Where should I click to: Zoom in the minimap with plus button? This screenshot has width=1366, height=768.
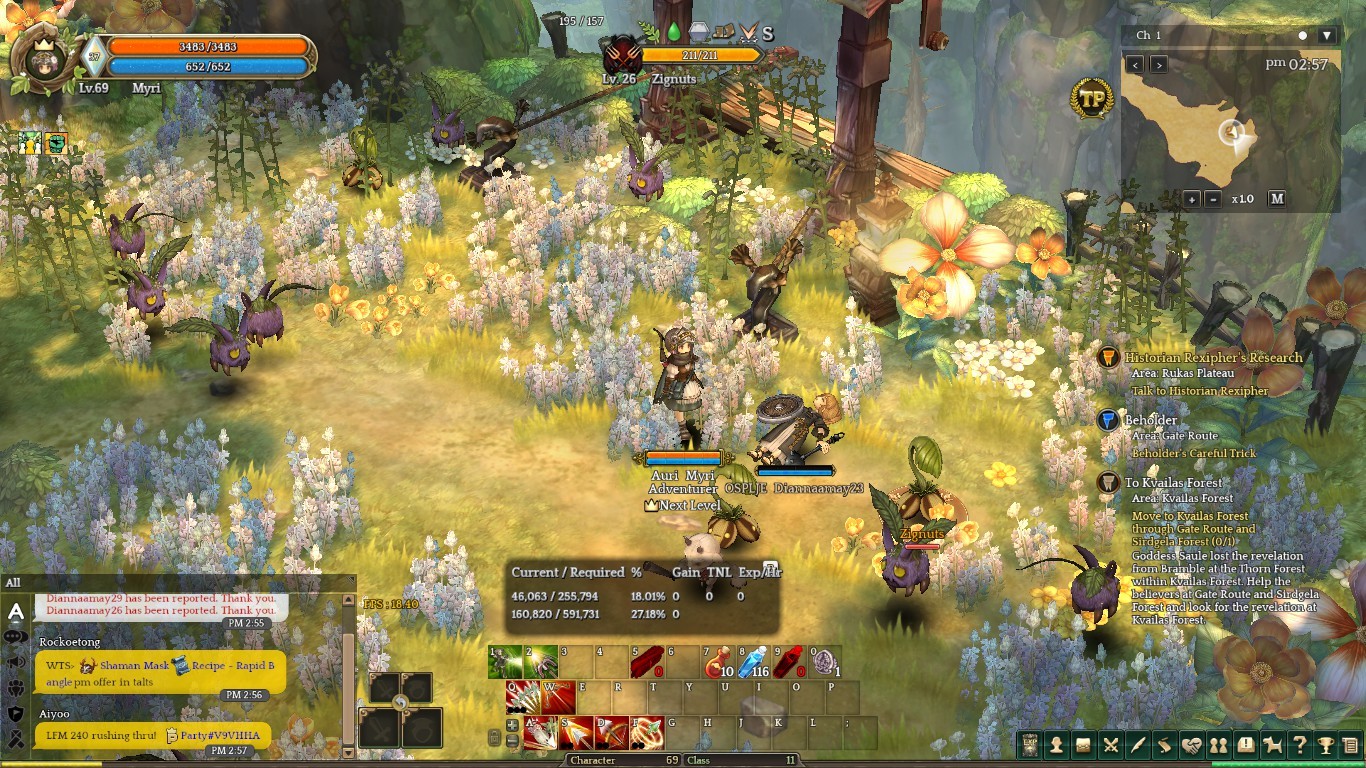1192,199
